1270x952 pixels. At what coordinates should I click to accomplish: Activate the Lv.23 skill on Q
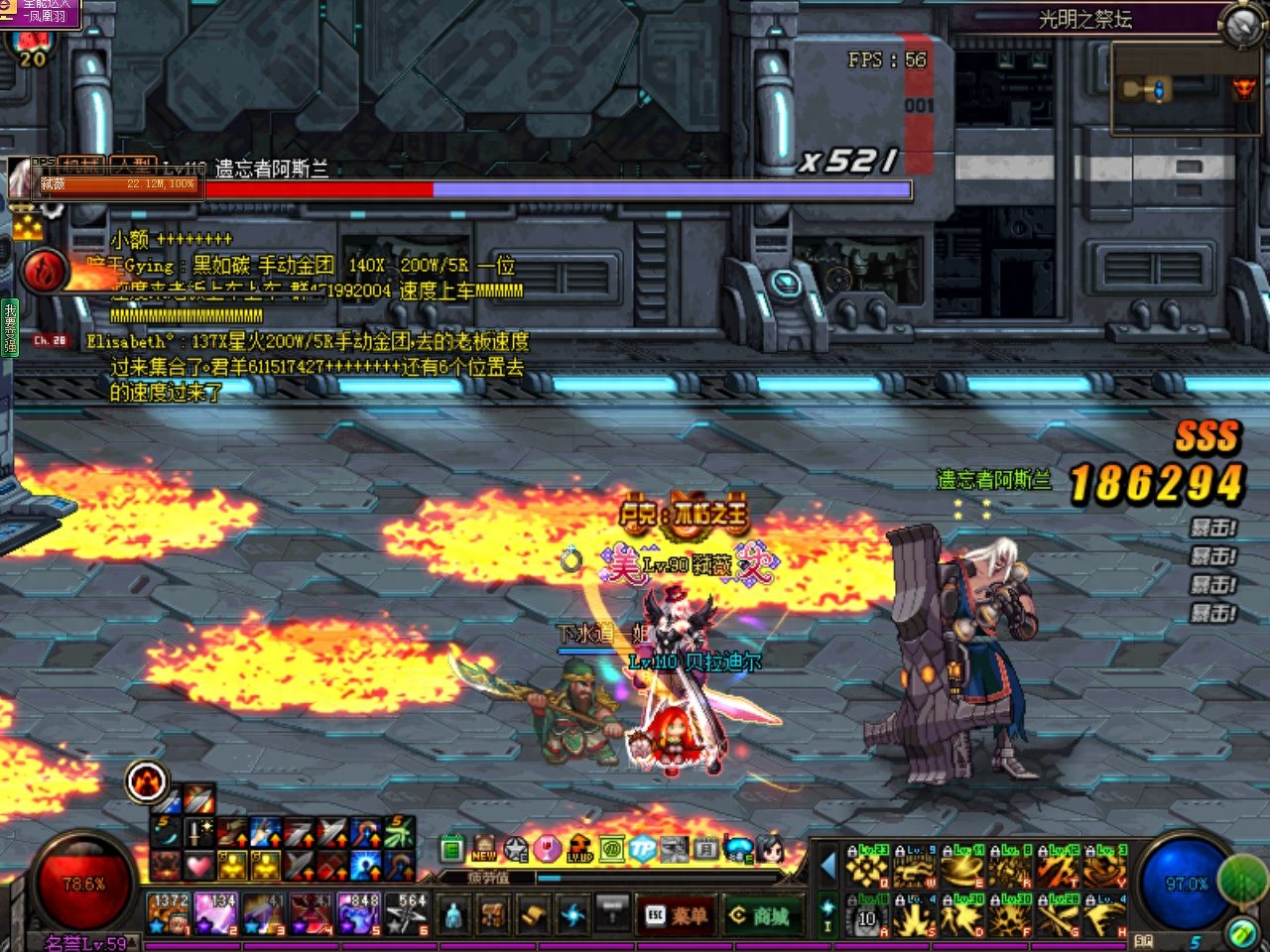[x=866, y=867]
